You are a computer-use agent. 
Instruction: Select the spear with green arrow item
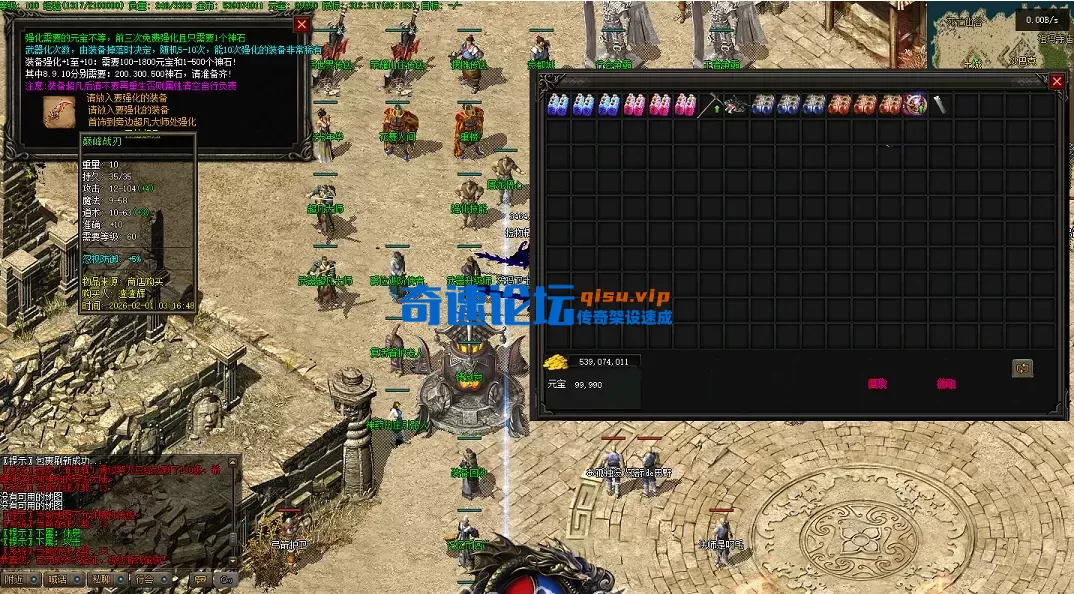711,104
